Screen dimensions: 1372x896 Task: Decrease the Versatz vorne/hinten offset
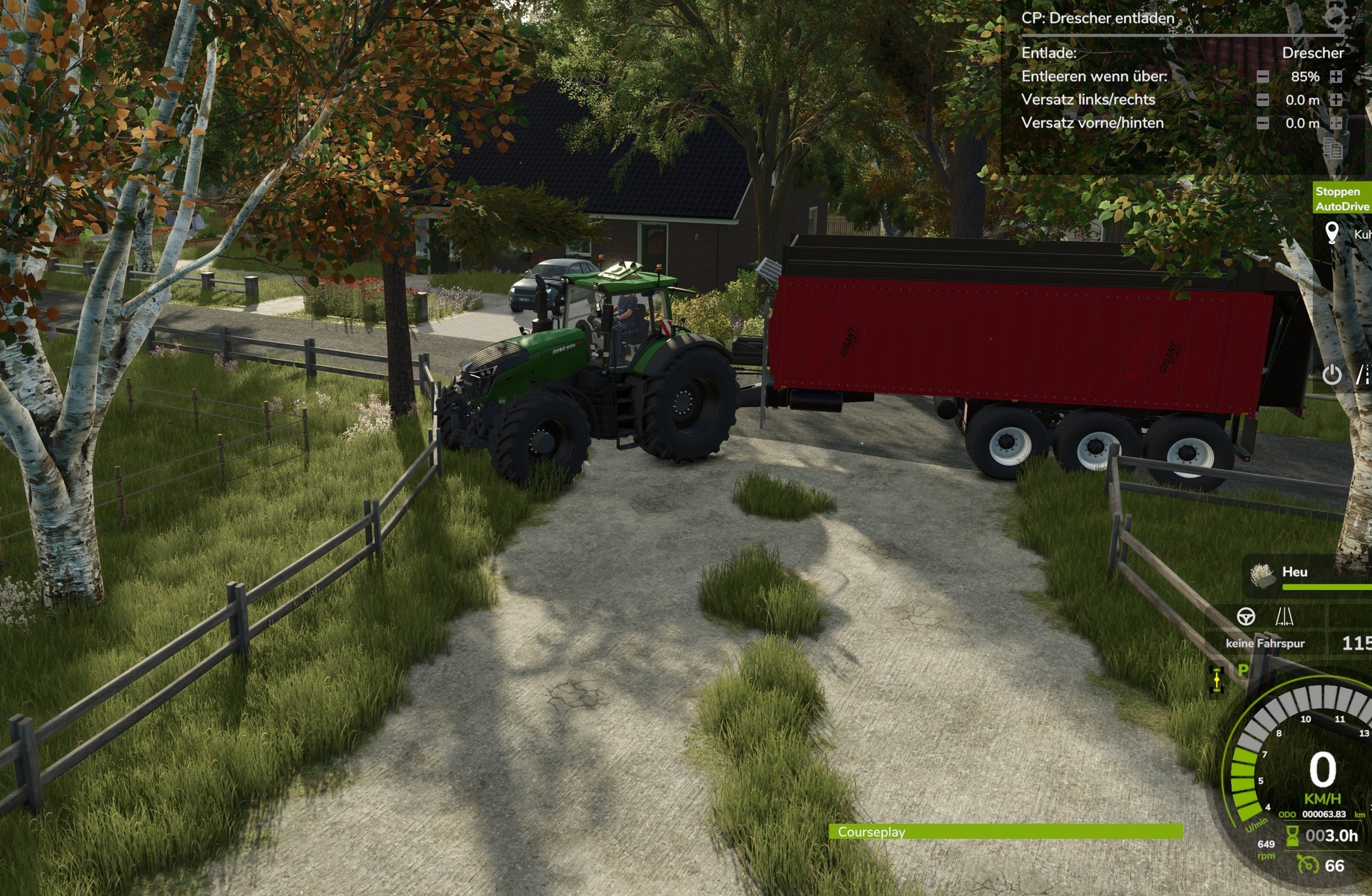point(1262,123)
